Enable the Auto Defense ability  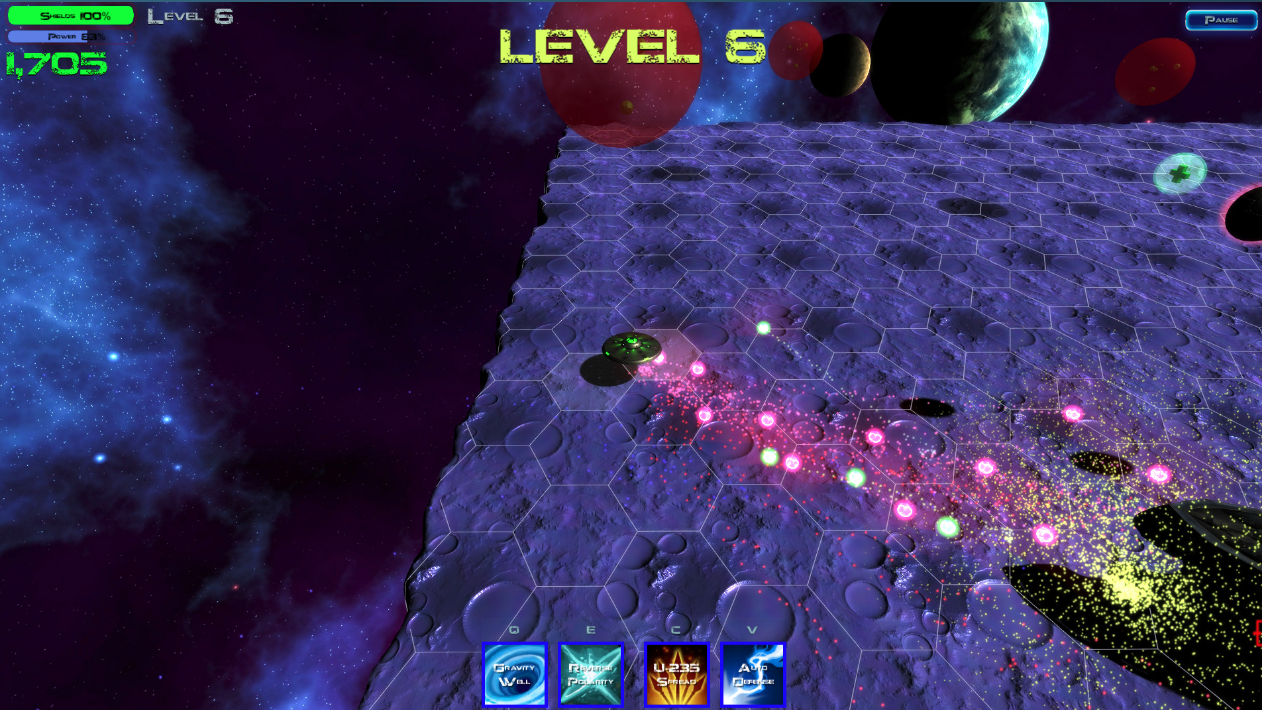pyautogui.click(x=753, y=674)
